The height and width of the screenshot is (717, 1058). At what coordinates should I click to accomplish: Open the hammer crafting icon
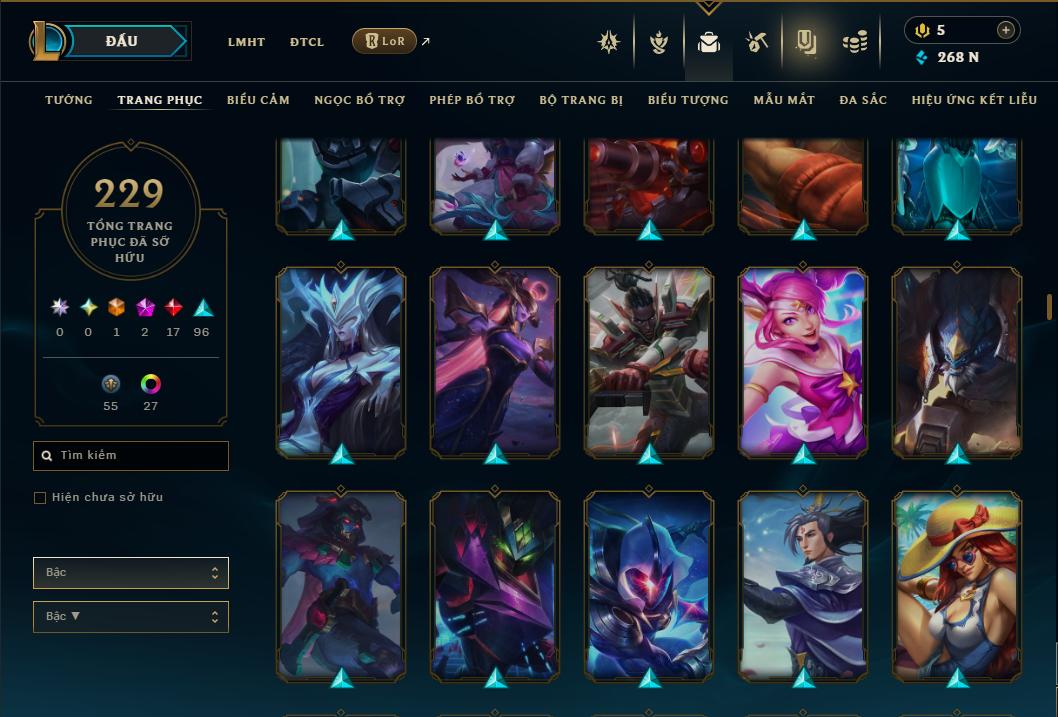tap(756, 42)
